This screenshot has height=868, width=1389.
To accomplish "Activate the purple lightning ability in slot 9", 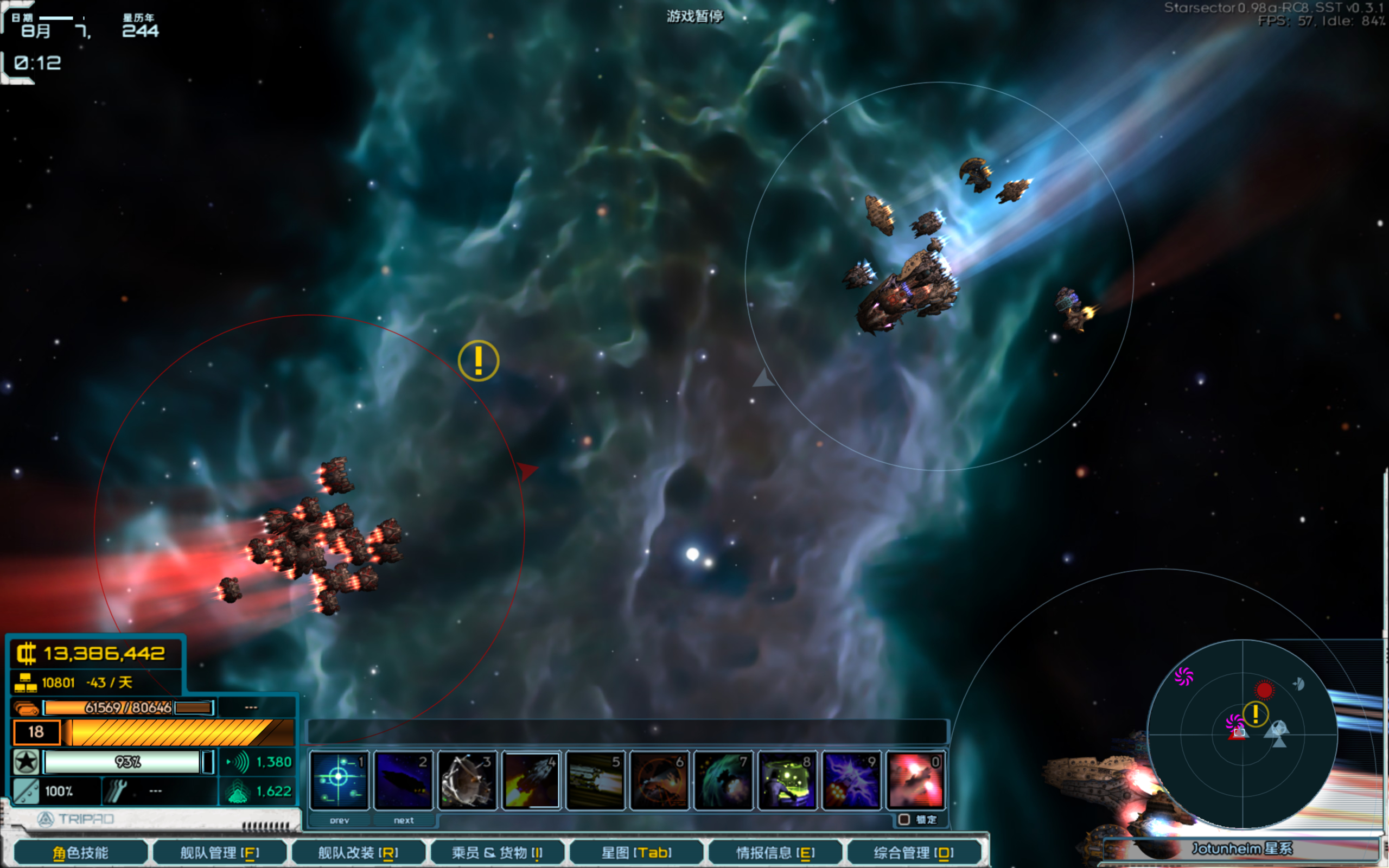I will [851, 780].
